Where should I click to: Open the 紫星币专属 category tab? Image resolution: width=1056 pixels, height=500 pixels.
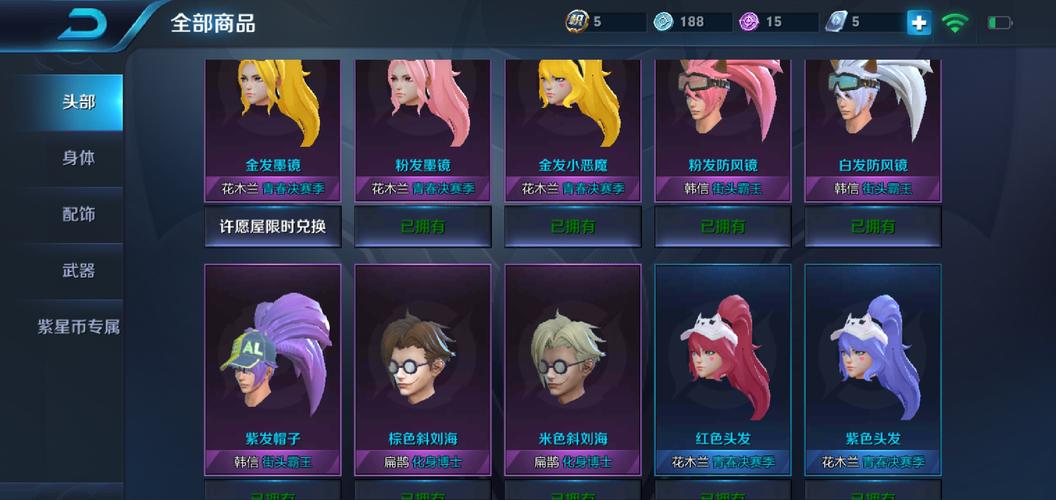click(78, 327)
